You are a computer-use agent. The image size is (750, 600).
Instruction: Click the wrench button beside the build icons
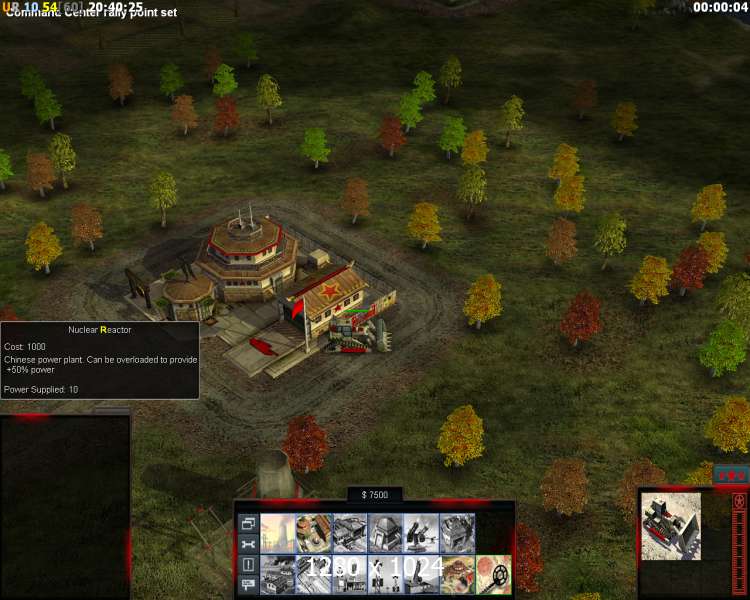(247, 544)
